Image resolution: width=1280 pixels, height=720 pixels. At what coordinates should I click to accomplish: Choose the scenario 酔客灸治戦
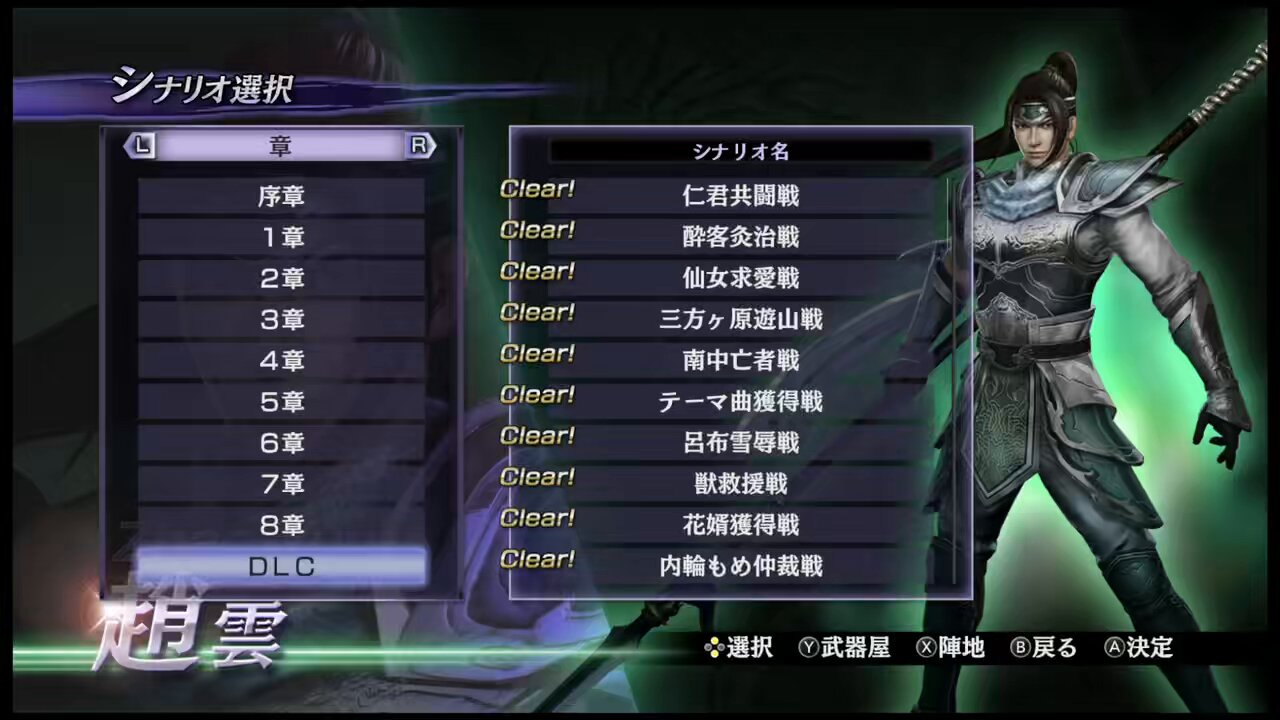740,237
